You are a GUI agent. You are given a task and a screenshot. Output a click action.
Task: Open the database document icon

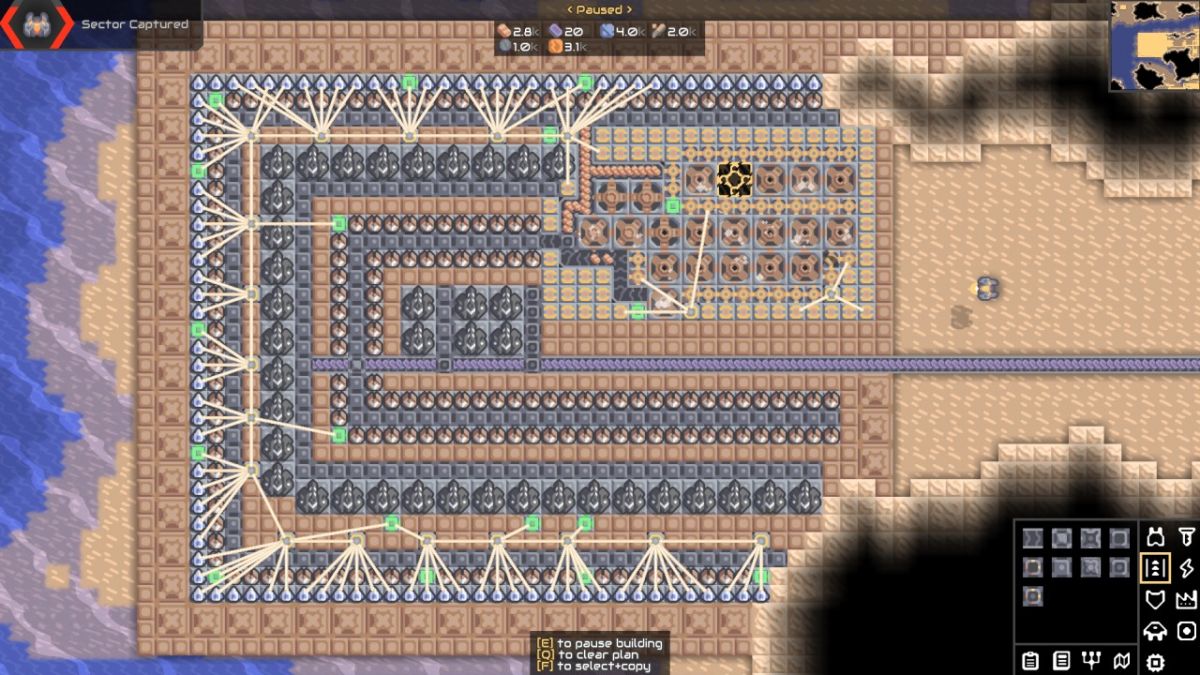[1062, 661]
